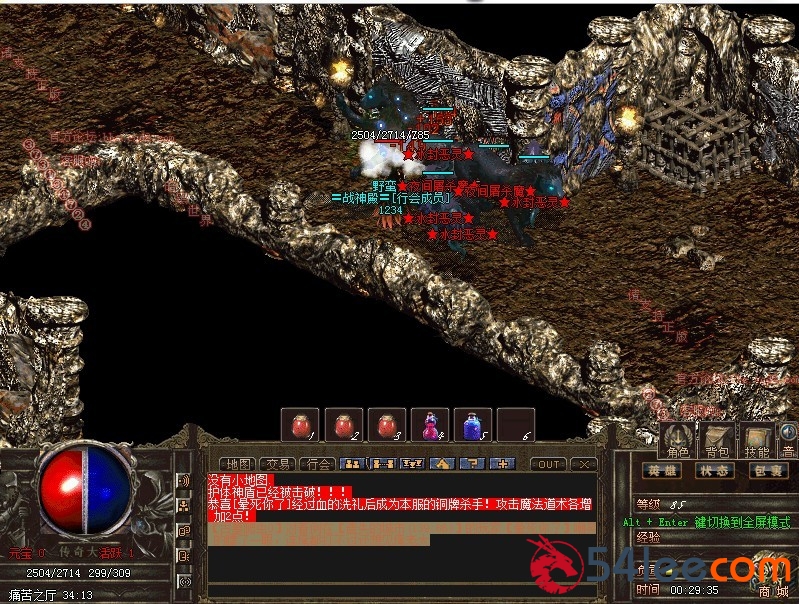The height and width of the screenshot is (604, 799).
Task: Click the question mark help button
Action: tap(474, 464)
